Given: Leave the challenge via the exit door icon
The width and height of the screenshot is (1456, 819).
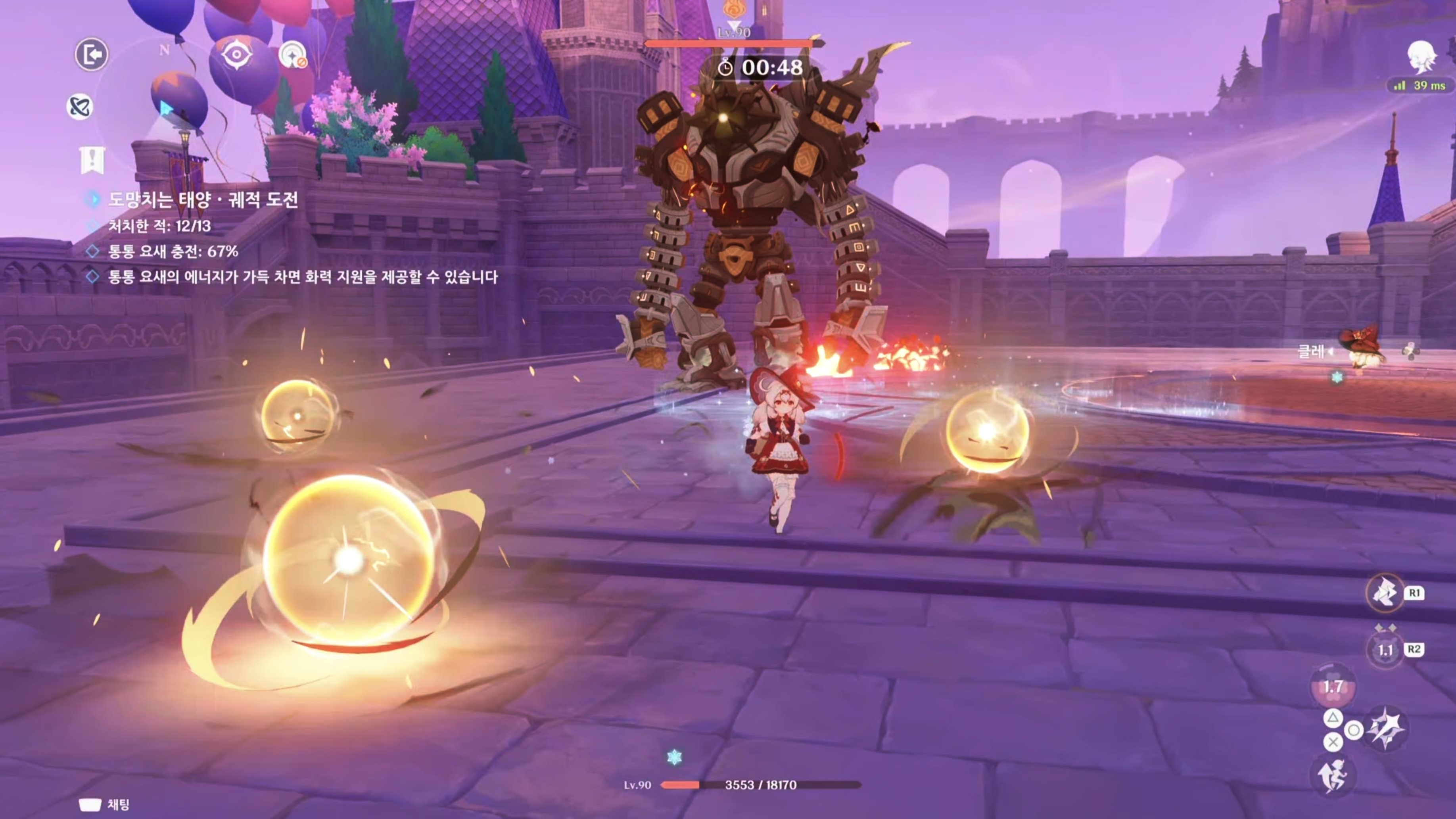Looking at the screenshot, I should [x=91, y=55].
